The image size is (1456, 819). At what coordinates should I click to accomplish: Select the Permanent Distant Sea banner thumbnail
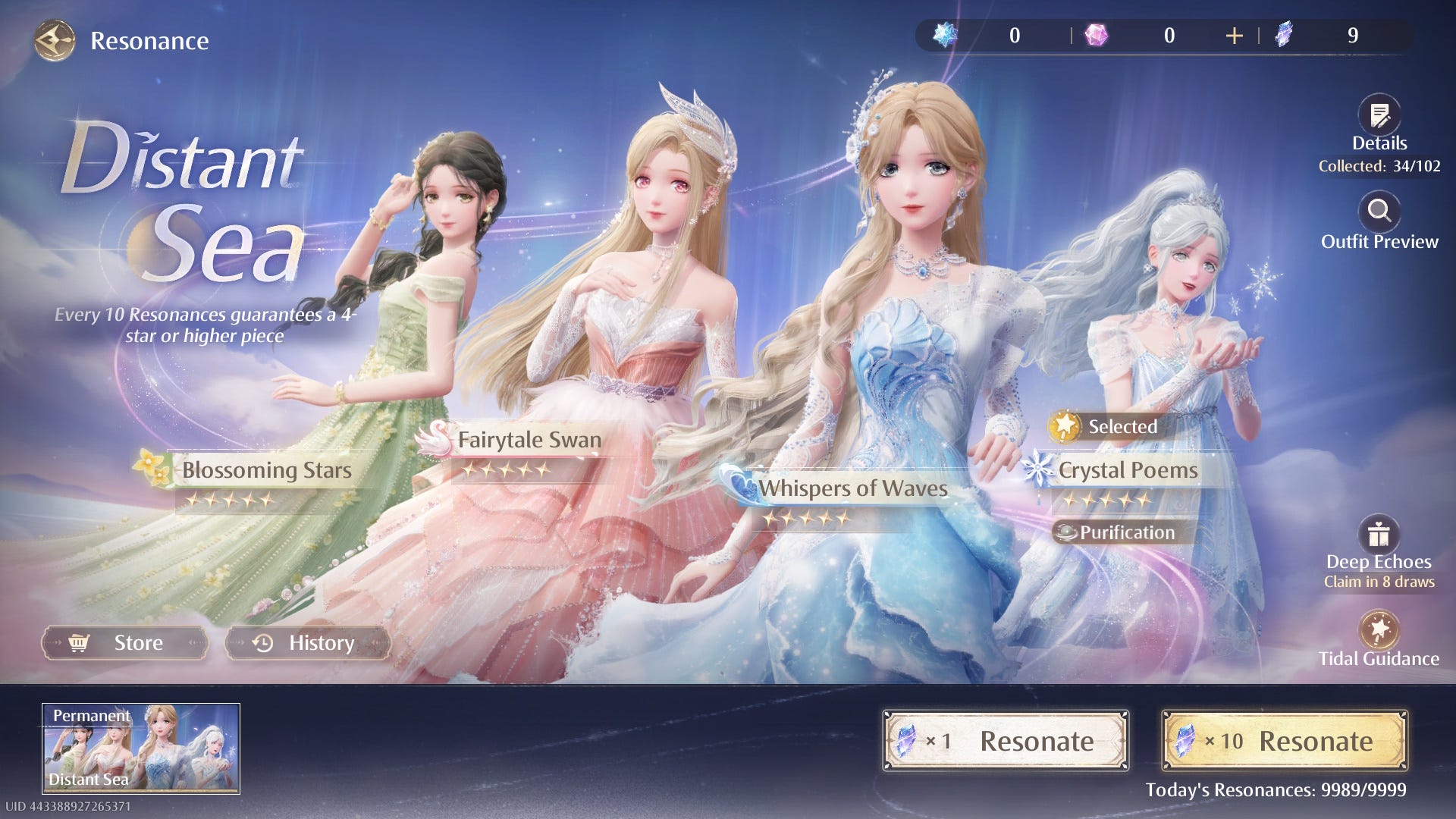pyautogui.click(x=141, y=748)
